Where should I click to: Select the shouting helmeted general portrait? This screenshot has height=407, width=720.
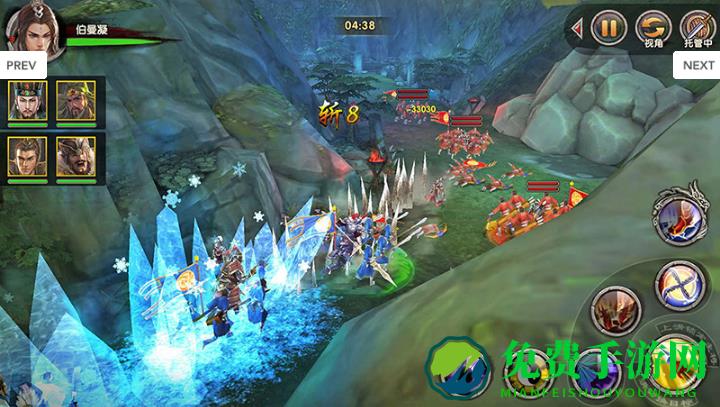click(x=76, y=157)
